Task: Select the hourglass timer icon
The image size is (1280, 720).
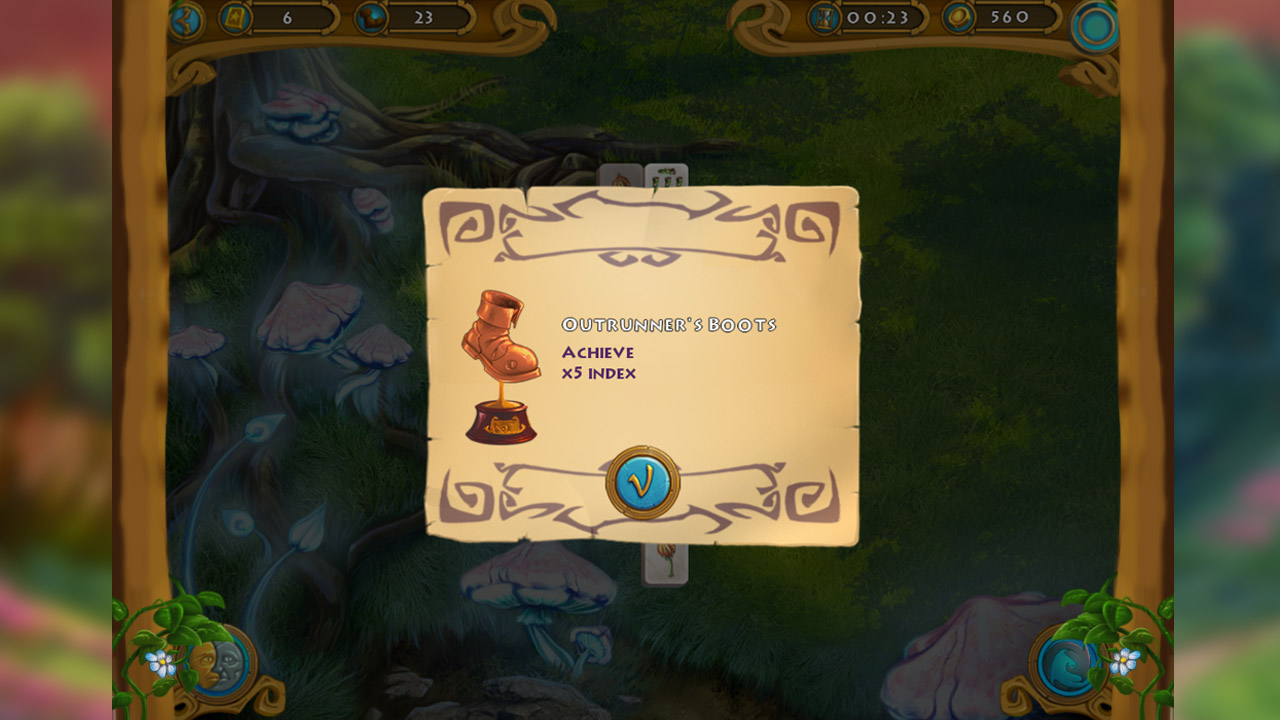Action: click(823, 16)
